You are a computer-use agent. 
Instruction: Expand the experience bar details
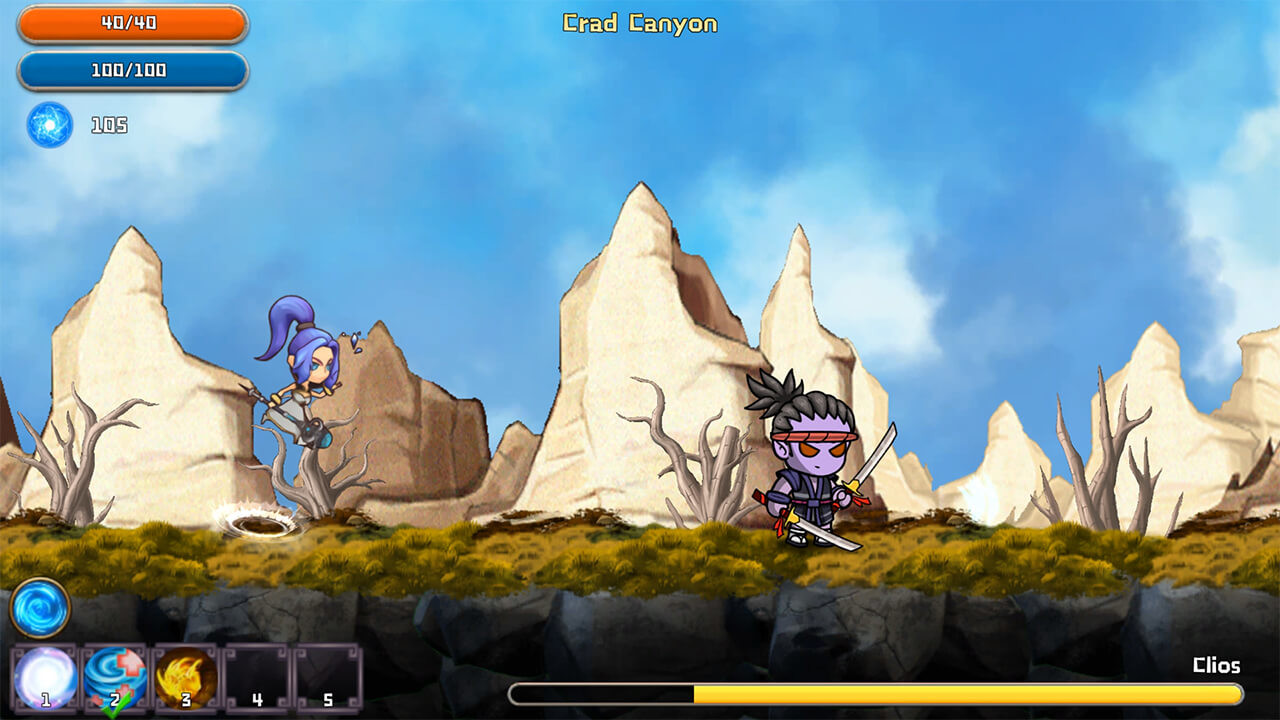875,692
